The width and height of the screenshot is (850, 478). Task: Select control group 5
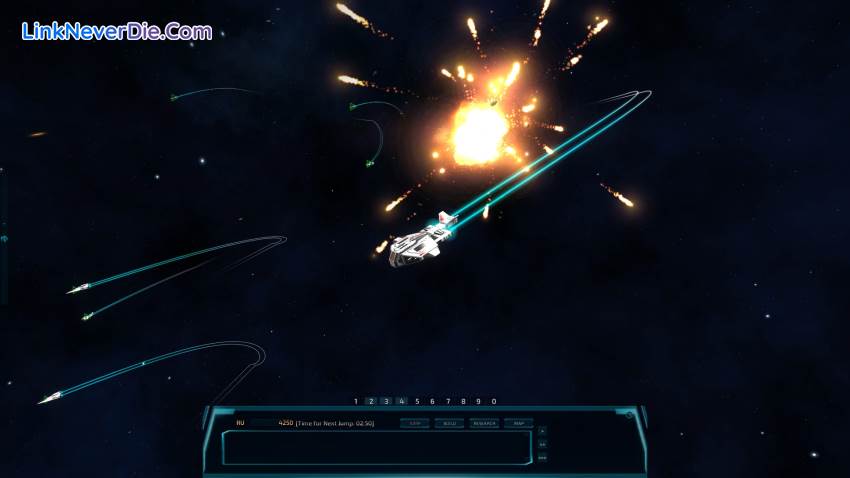point(417,401)
